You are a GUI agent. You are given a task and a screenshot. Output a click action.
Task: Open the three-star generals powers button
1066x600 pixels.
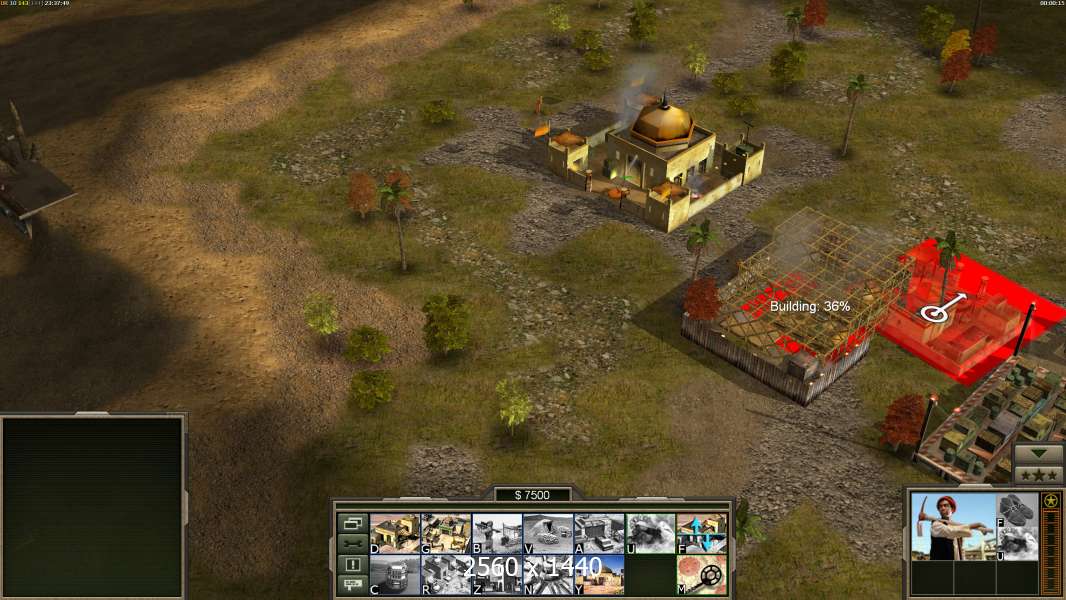[x=1038, y=474]
